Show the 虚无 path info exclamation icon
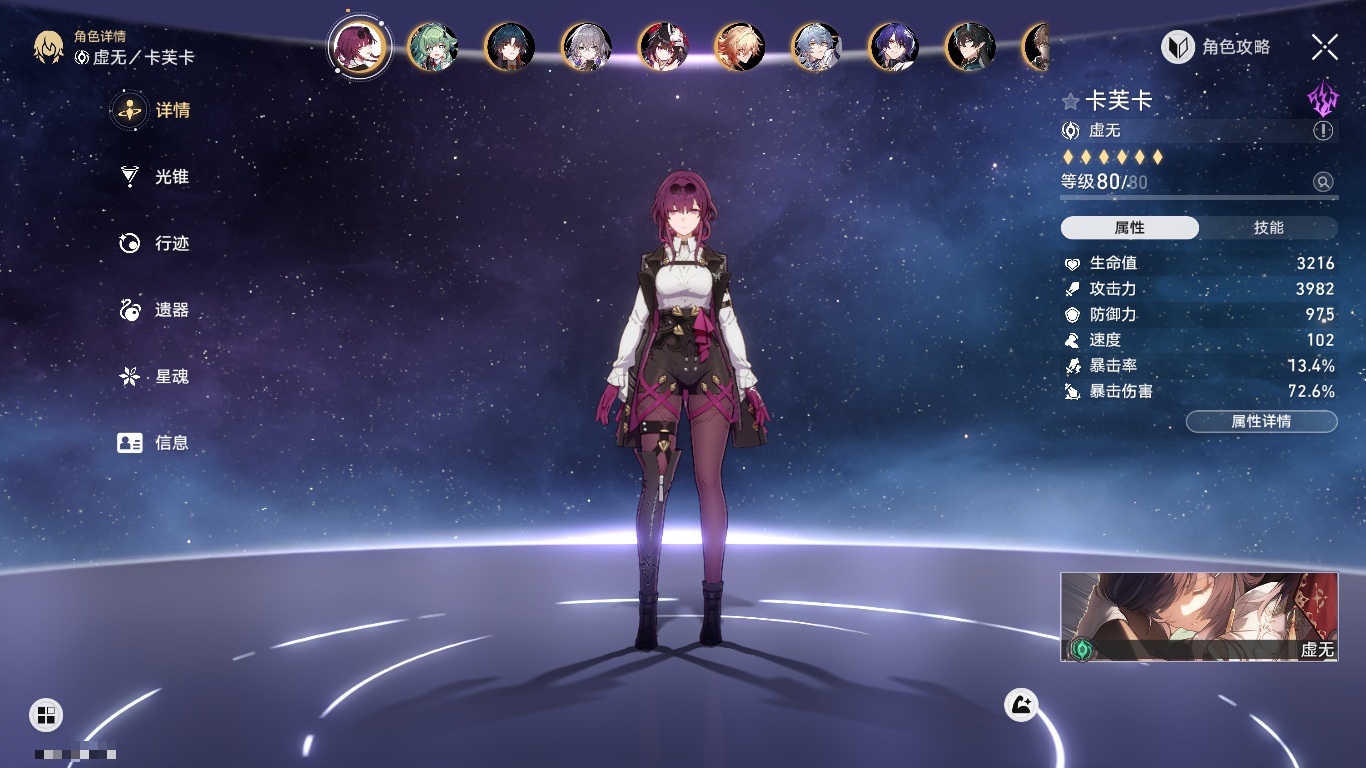Screen dimensions: 1366x768 point(1323,131)
